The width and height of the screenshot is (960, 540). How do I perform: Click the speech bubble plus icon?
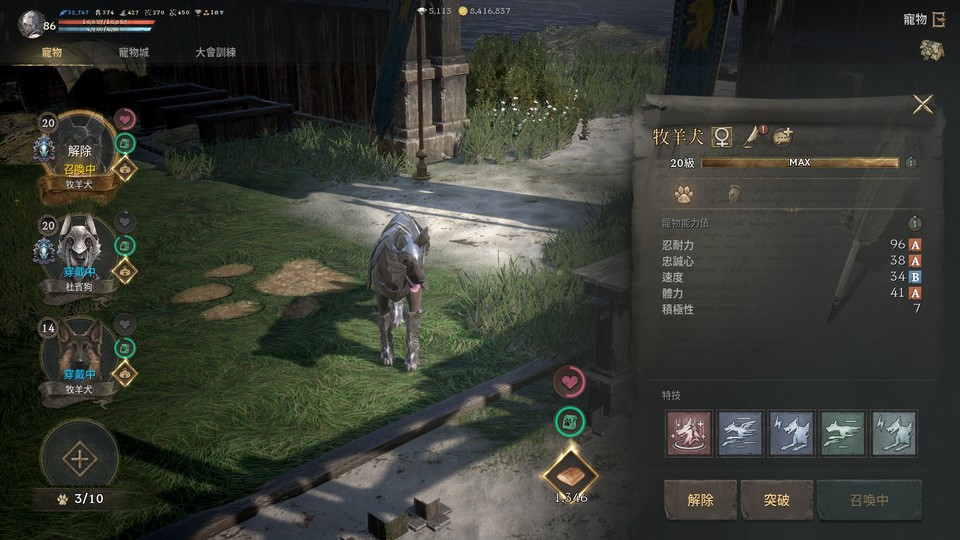click(x=782, y=137)
